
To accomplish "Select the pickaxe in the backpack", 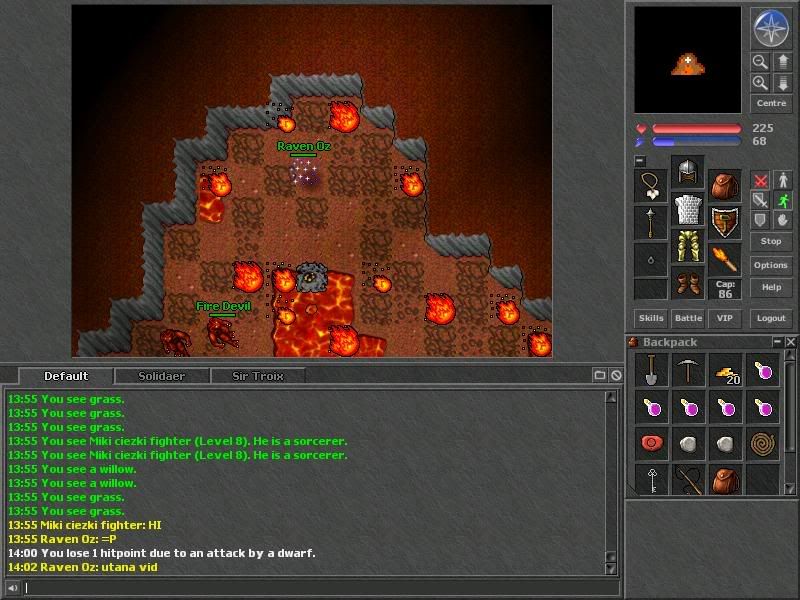I will click(688, 371).
